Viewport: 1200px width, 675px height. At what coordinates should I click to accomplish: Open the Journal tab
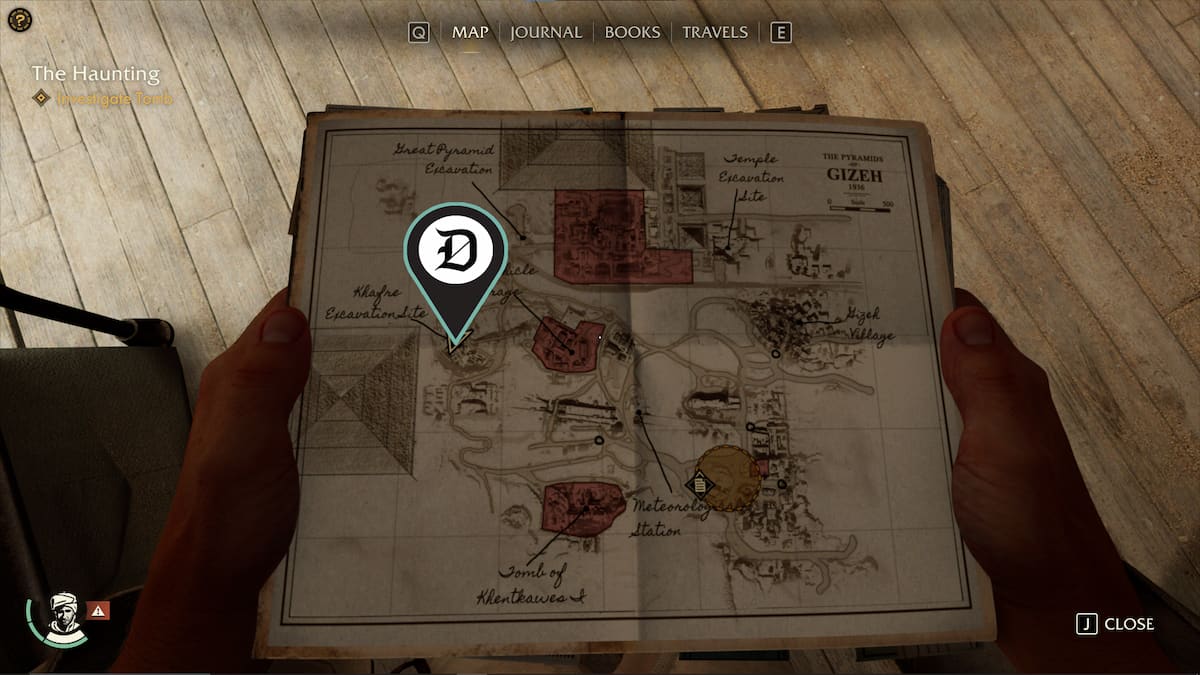[x=545, y=32]
